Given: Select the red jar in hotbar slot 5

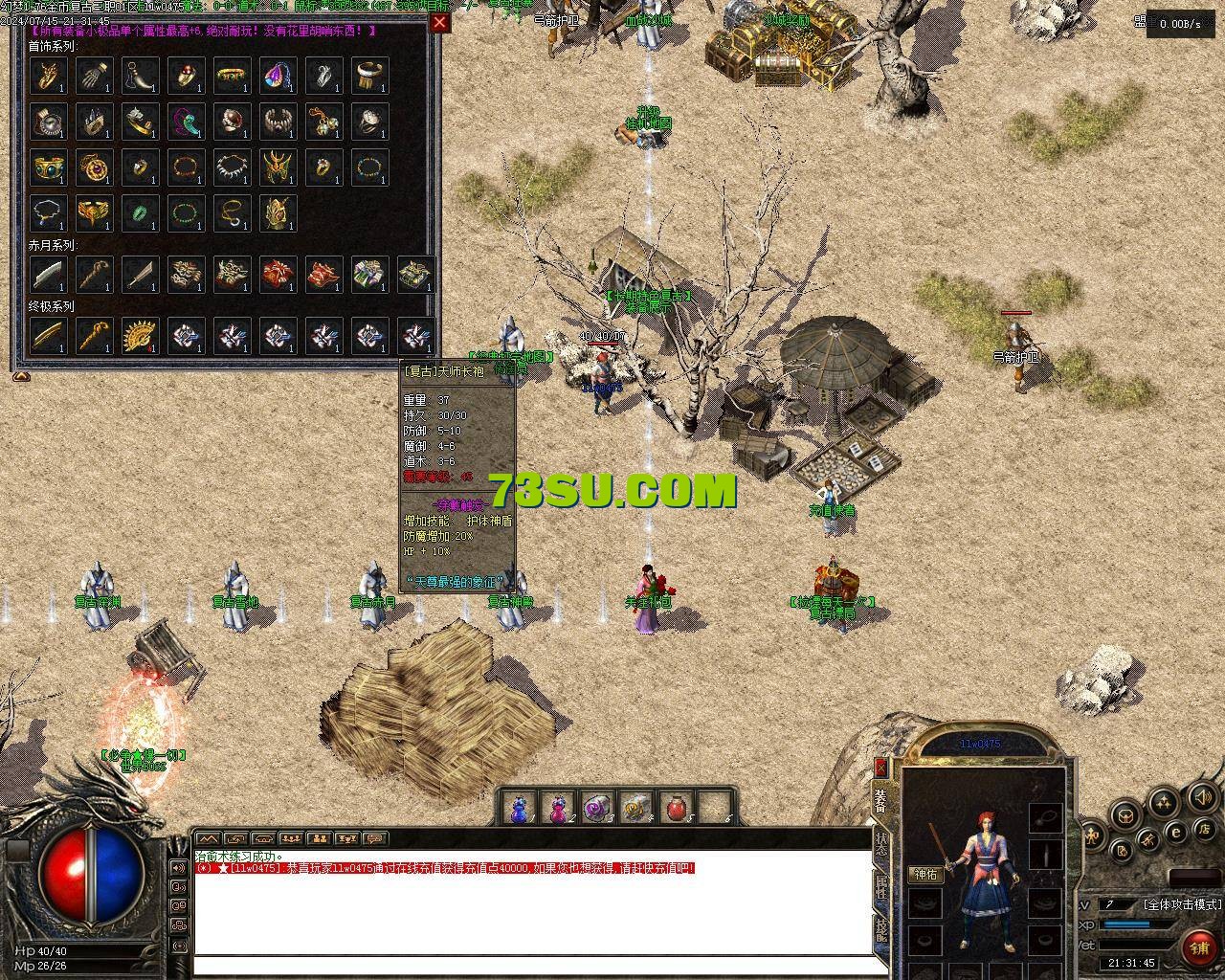Looking at the screenshot, I should (677, 810).
